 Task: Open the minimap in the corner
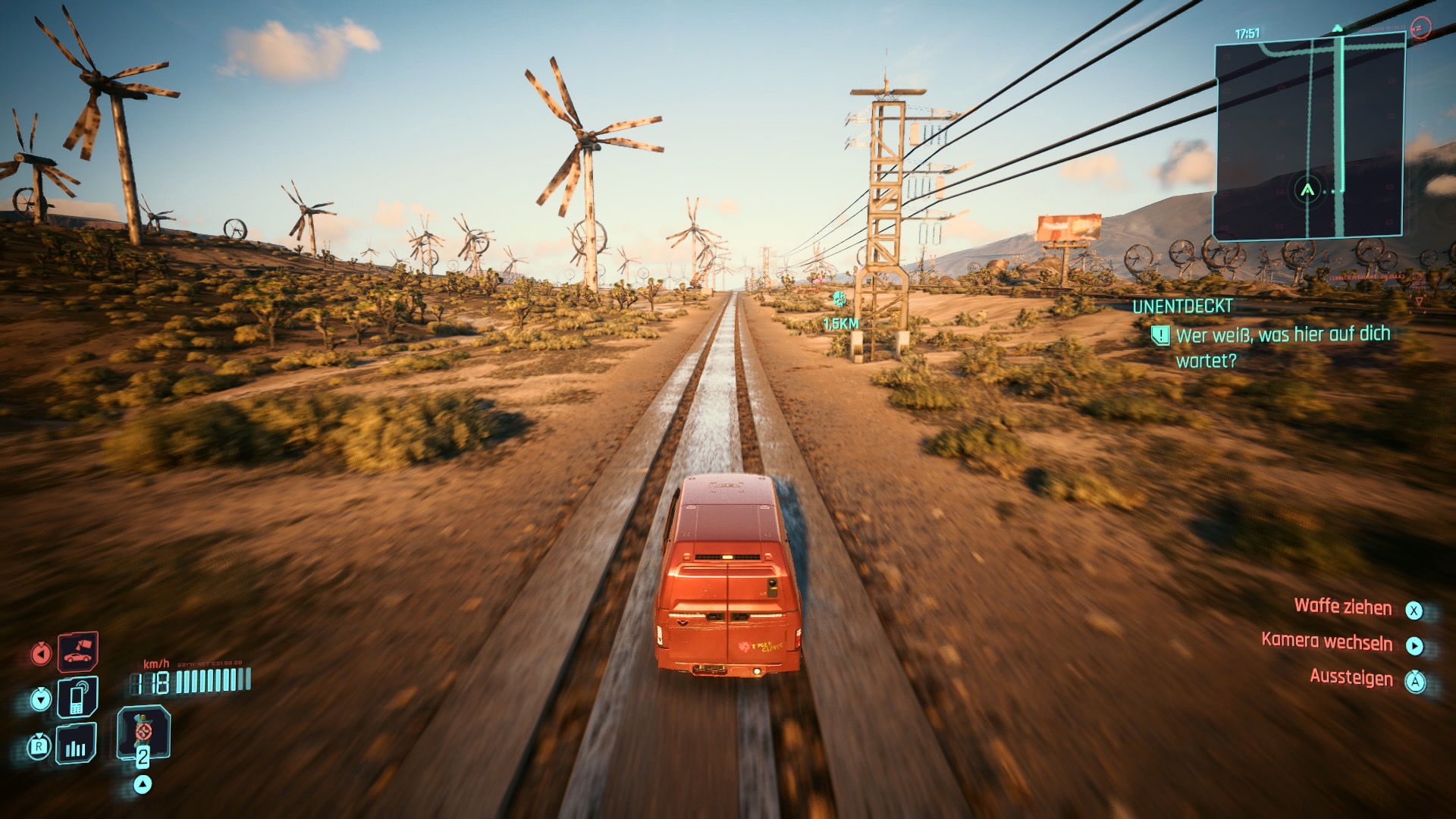pos(1310,138)
